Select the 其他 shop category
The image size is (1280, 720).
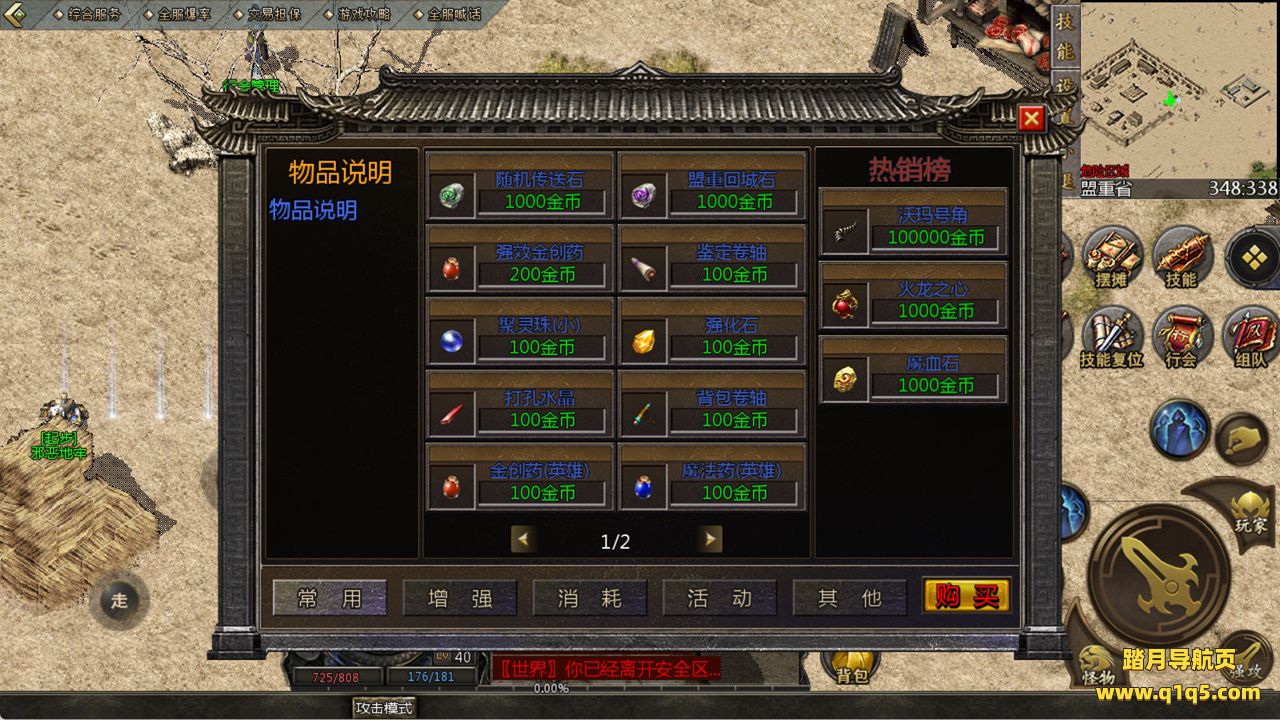pos(849,598)
